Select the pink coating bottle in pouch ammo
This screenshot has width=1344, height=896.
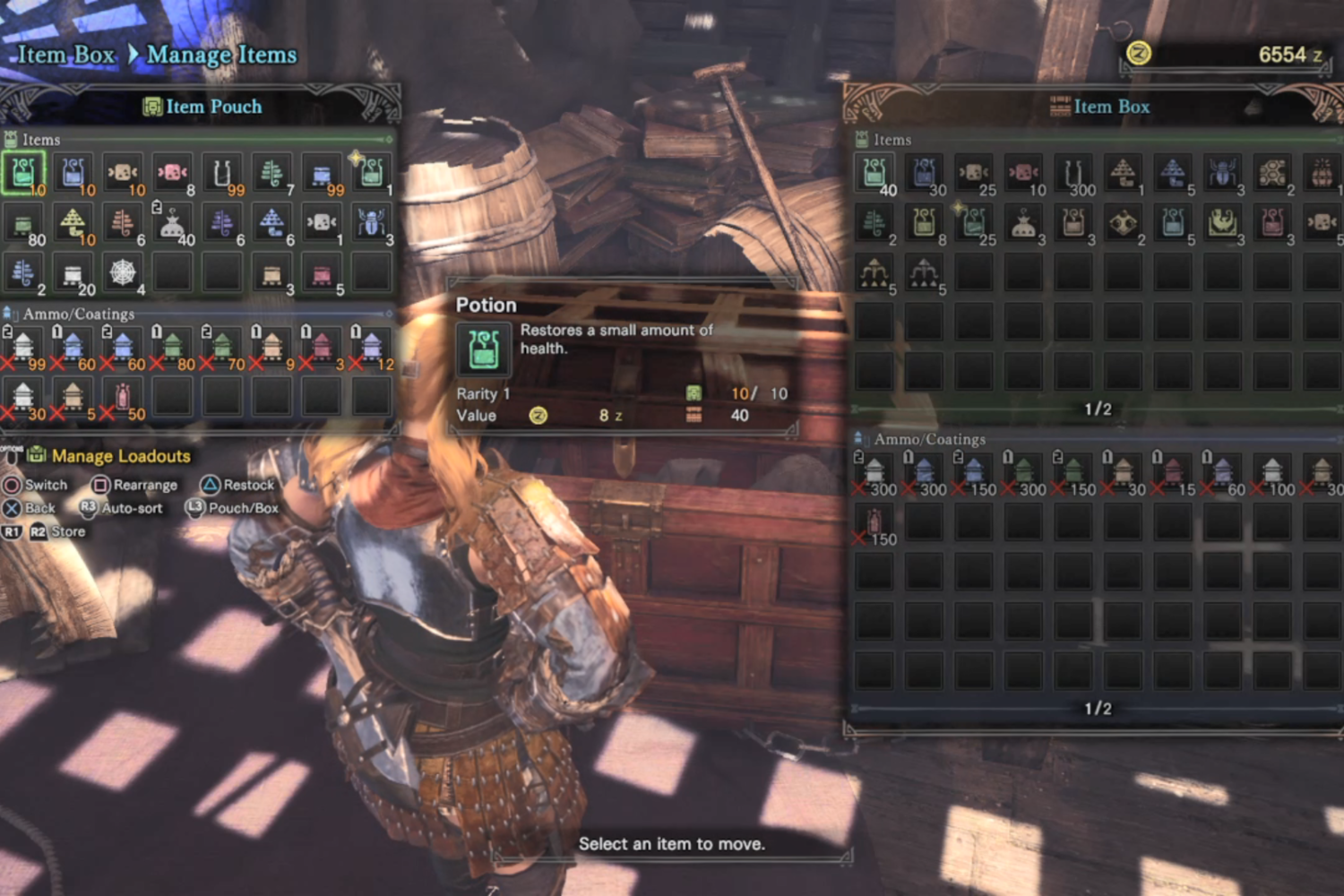(x=123, y=395)
